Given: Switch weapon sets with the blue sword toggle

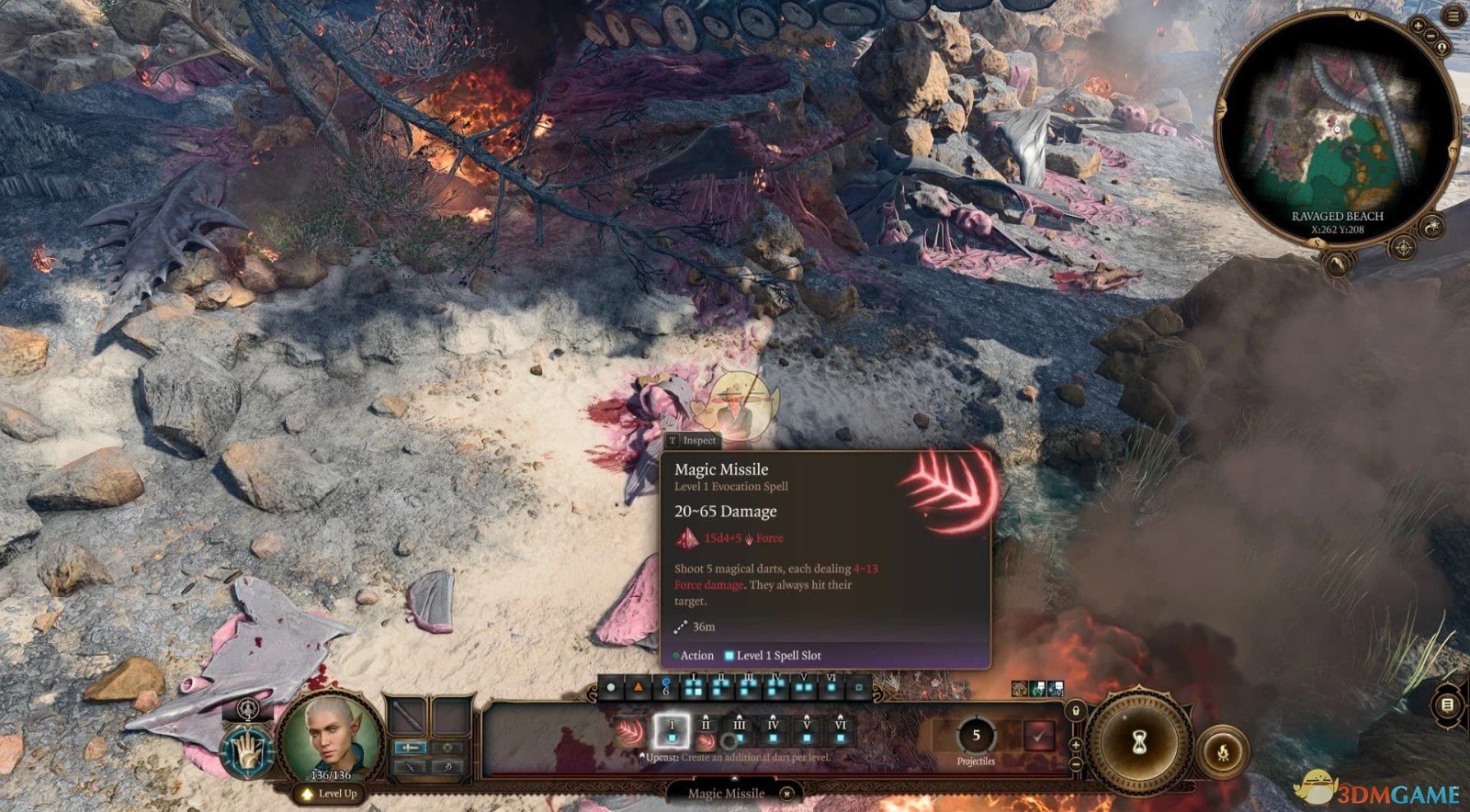Looking at the screenshot, I should [x=410, y=748].
